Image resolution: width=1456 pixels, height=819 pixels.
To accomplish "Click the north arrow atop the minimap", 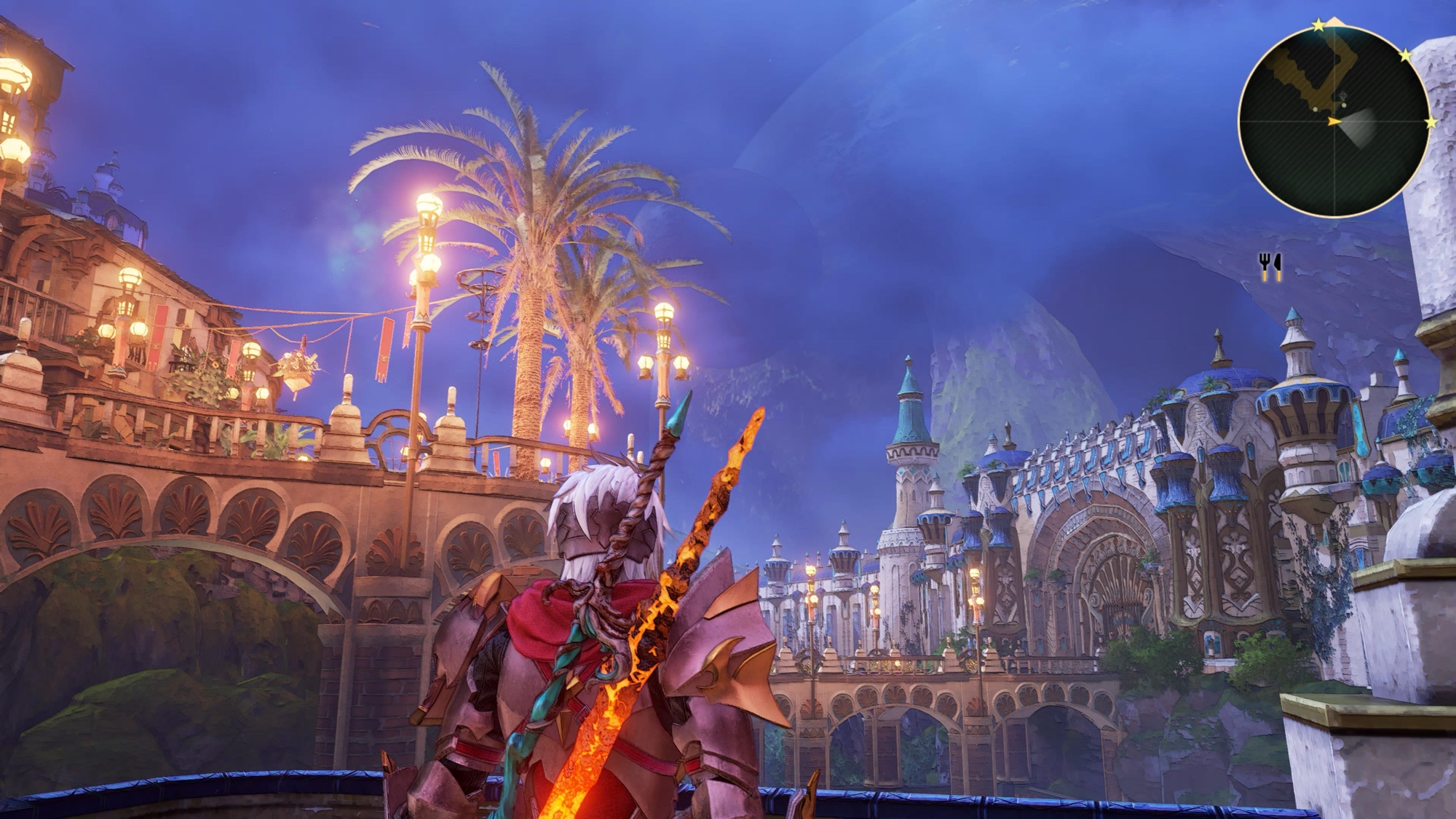I will tap(1334, 23).
